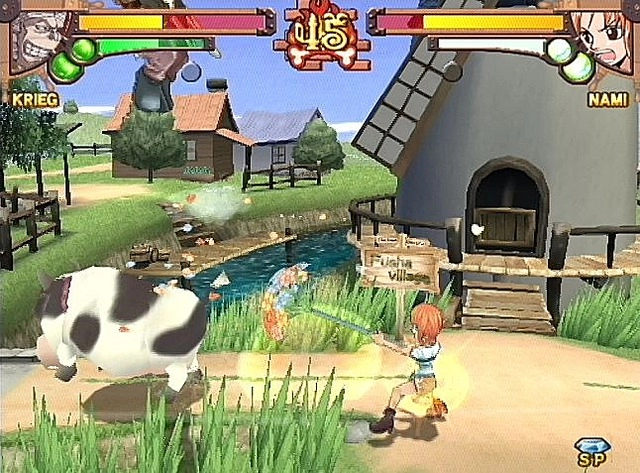Click Krieg's character portrait

[x=38, y=40]
